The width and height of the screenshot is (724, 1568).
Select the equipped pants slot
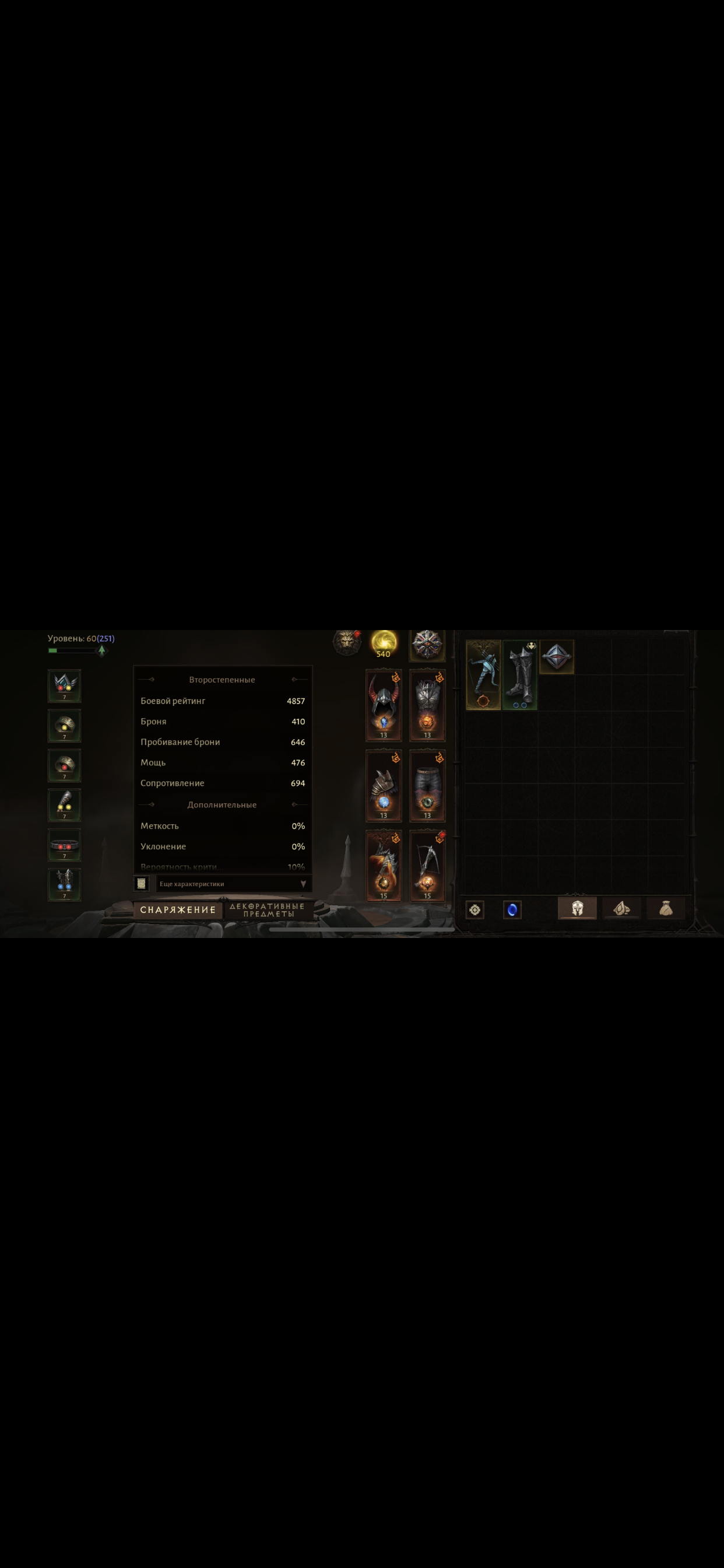click(x=427, y=785)
